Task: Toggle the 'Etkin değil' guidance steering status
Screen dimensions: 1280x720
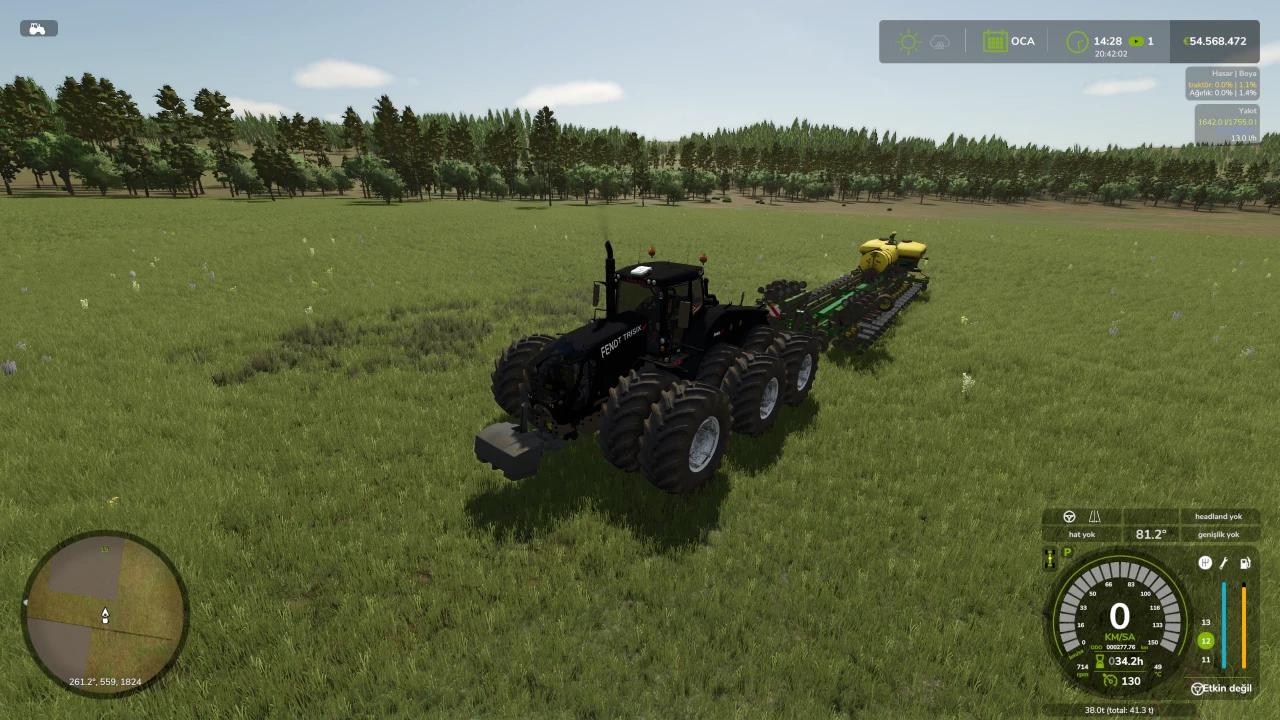Action: [x=1222, y=688]
